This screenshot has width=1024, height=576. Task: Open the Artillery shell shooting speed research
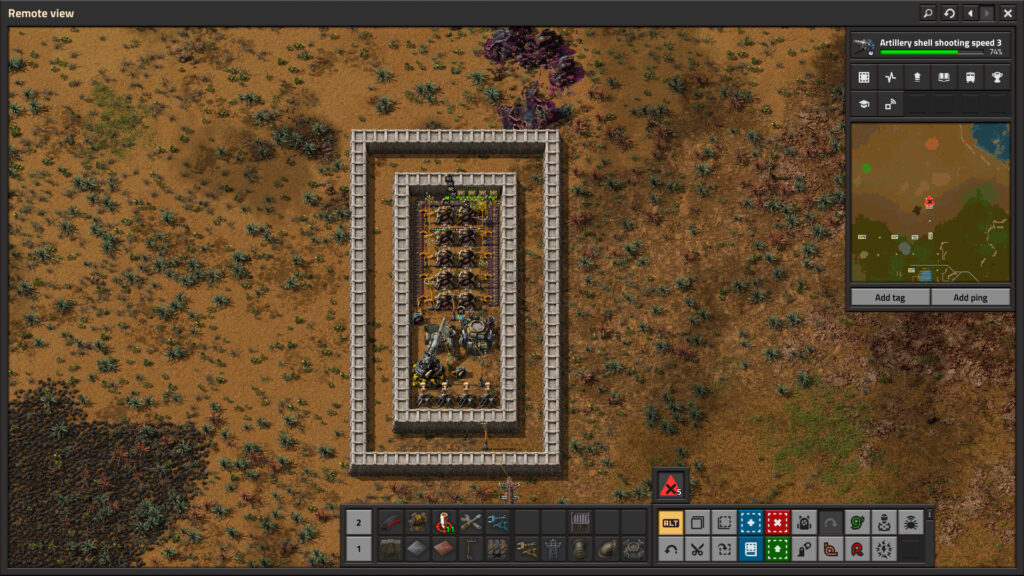pos(929,46)
